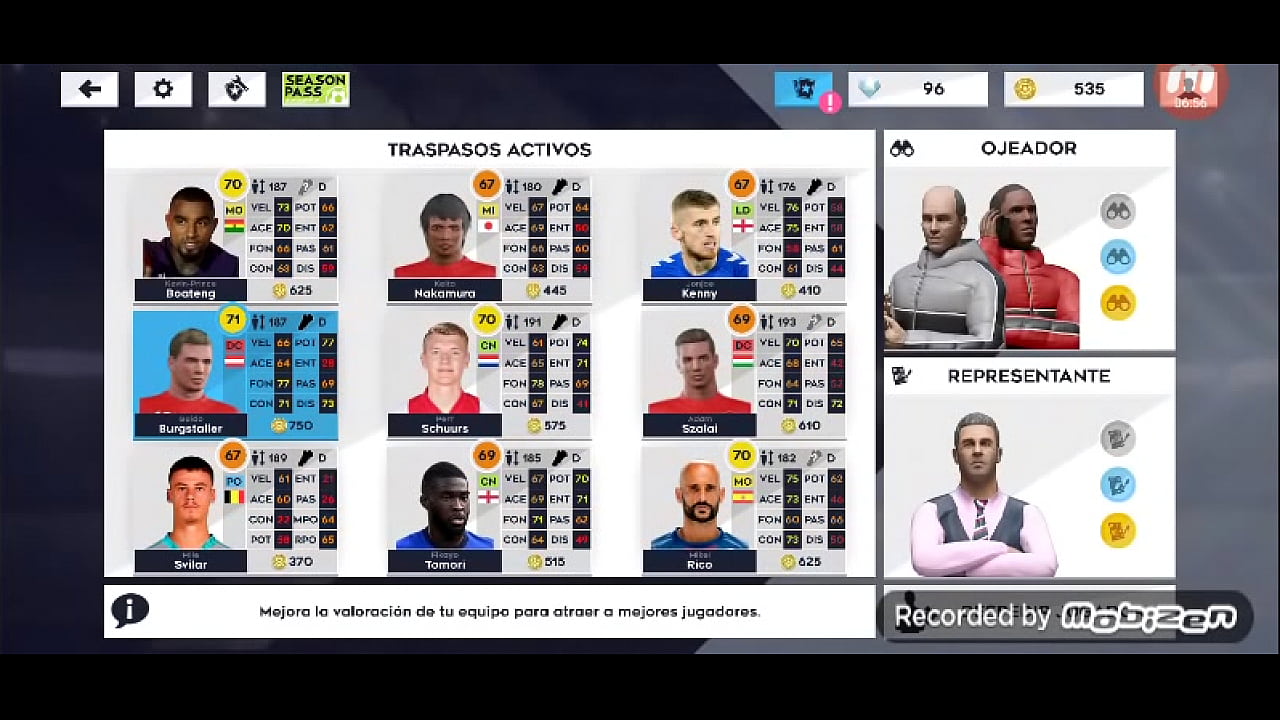The width and height of the screenshot is (1280, 720).
Task: Open the scout panel OJEADOR
Action: pos(1028,148)
